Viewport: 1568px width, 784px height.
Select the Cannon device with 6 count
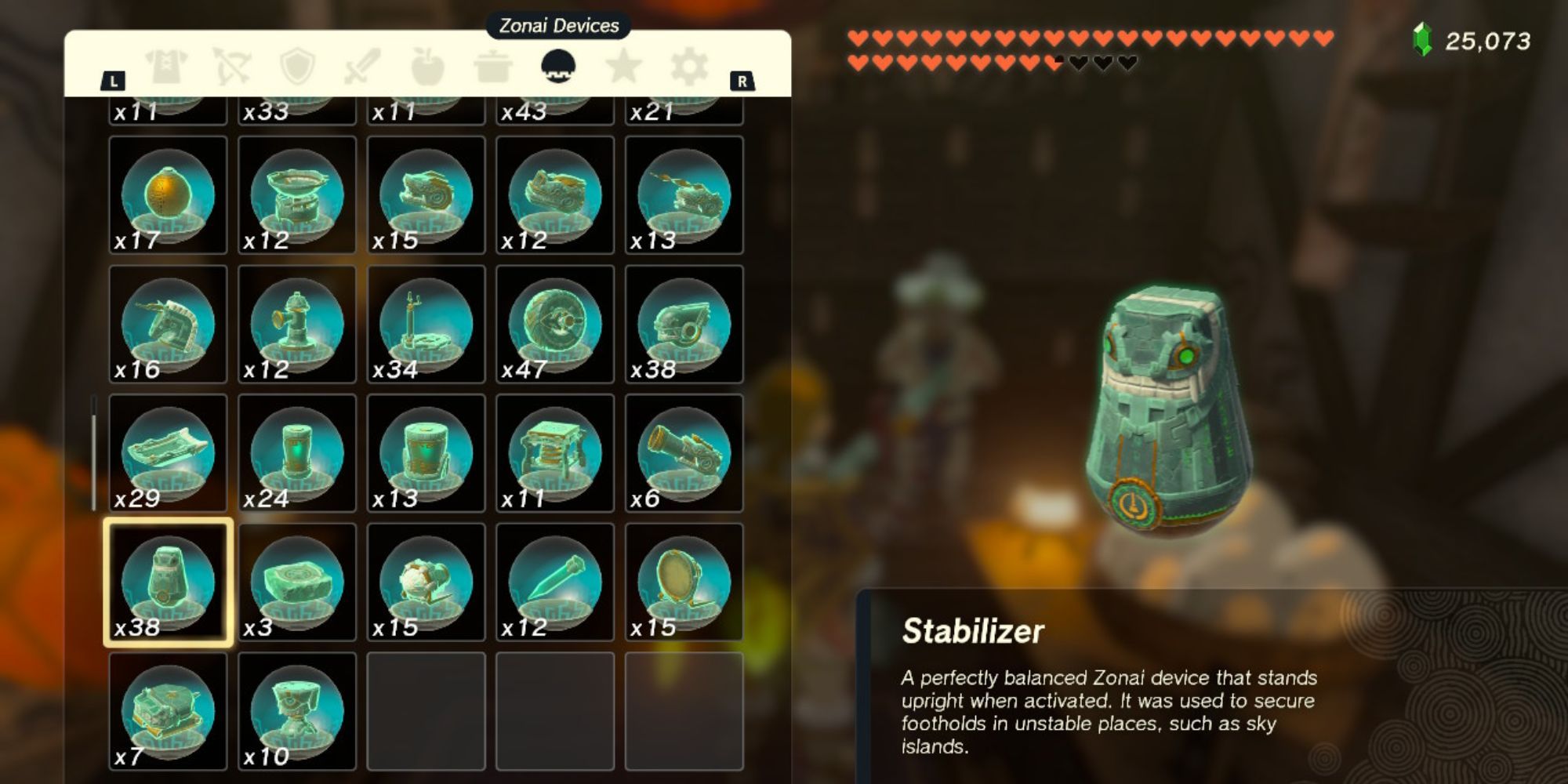click(x=681, y=455)
